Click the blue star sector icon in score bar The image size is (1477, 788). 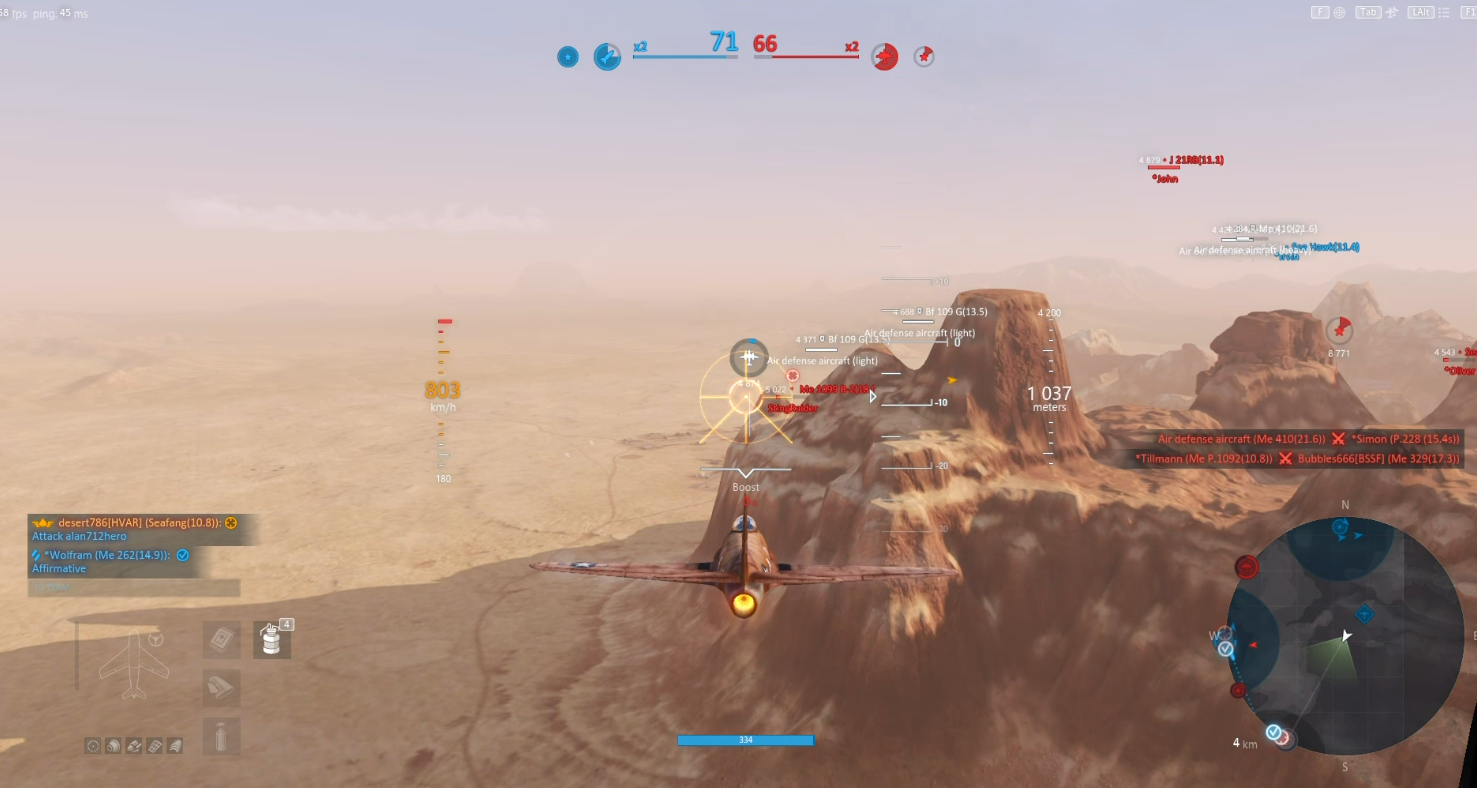coord(568,57)
